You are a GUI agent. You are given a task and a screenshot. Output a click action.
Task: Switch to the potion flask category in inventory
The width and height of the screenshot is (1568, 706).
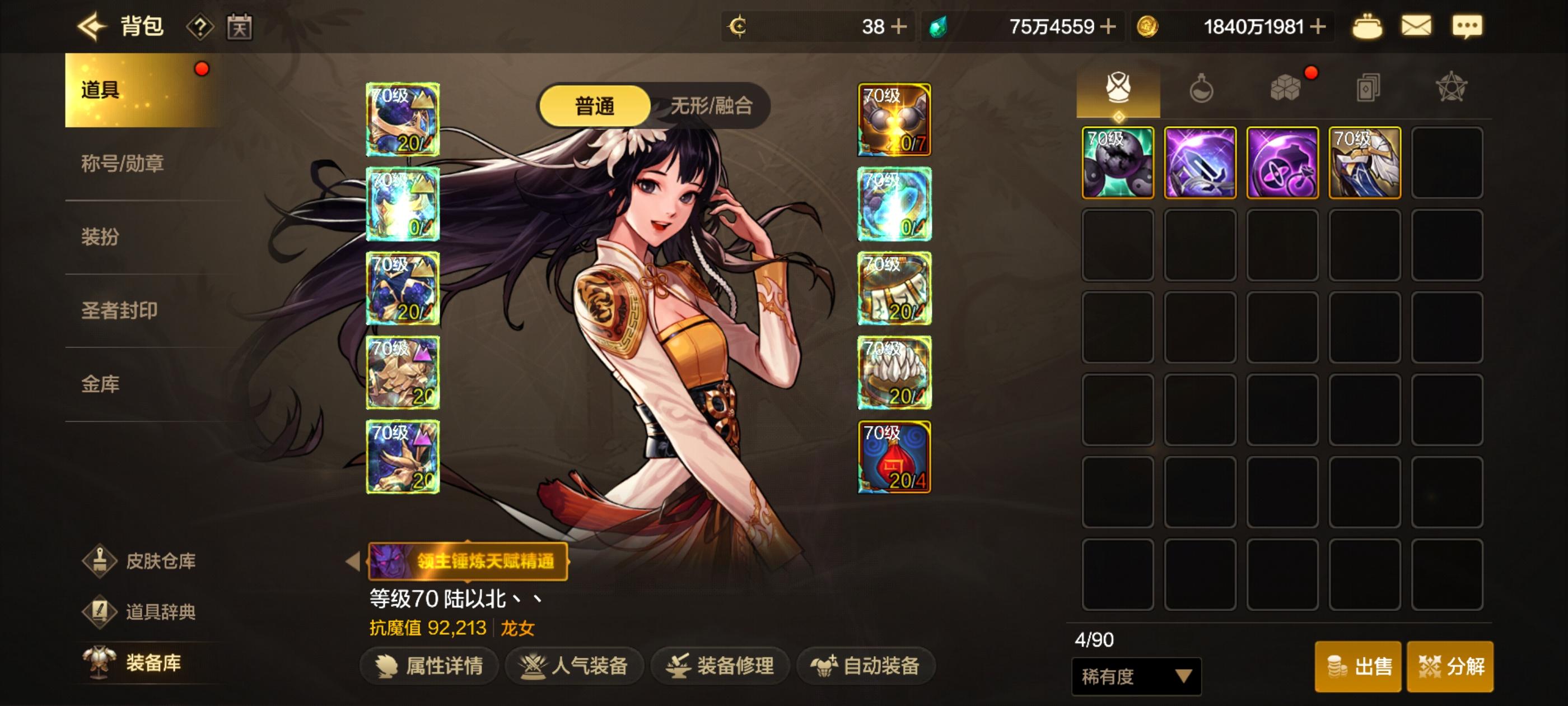point(1202,89)
